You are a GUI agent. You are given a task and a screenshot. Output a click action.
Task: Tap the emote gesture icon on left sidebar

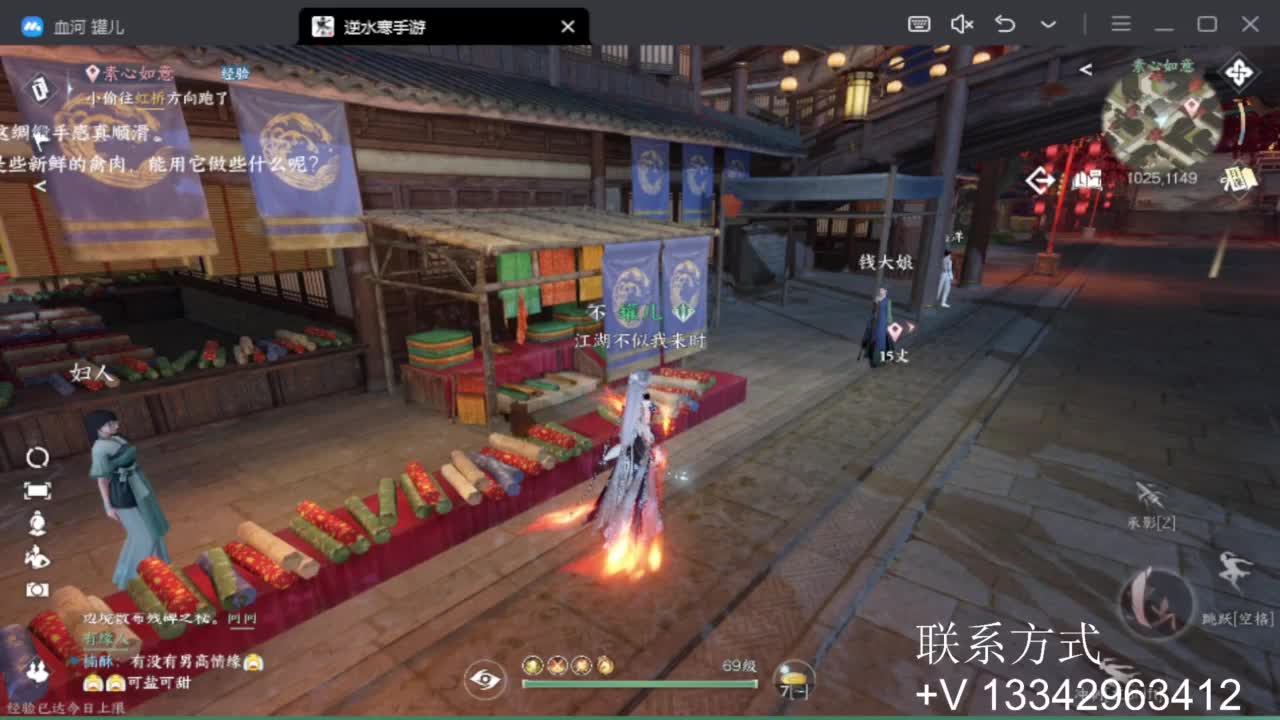[37, 554]
